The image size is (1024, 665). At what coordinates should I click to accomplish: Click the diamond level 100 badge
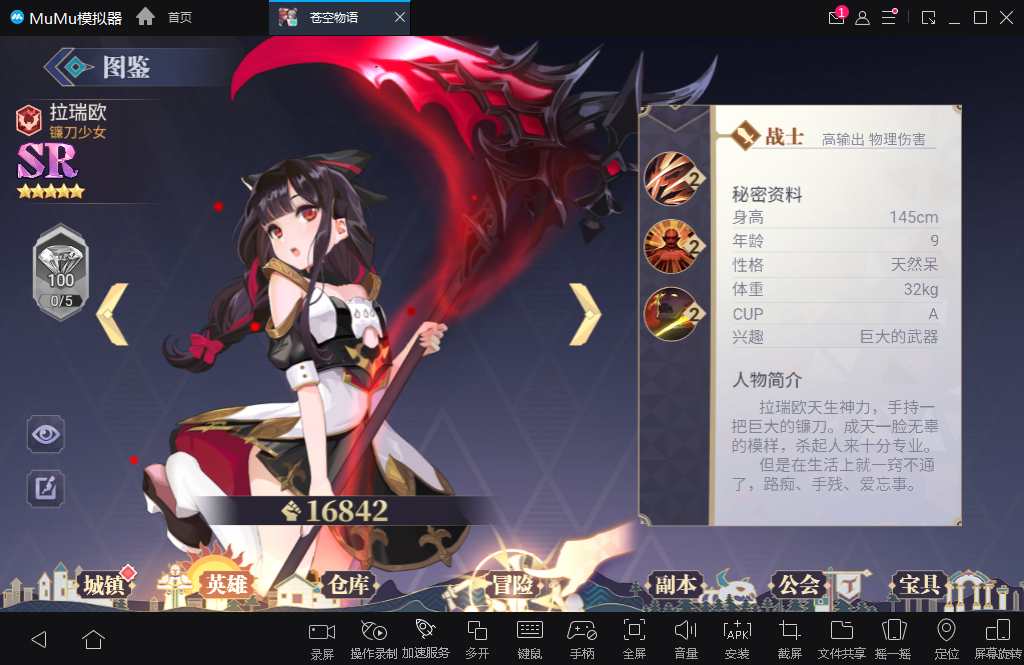point(61,272)
